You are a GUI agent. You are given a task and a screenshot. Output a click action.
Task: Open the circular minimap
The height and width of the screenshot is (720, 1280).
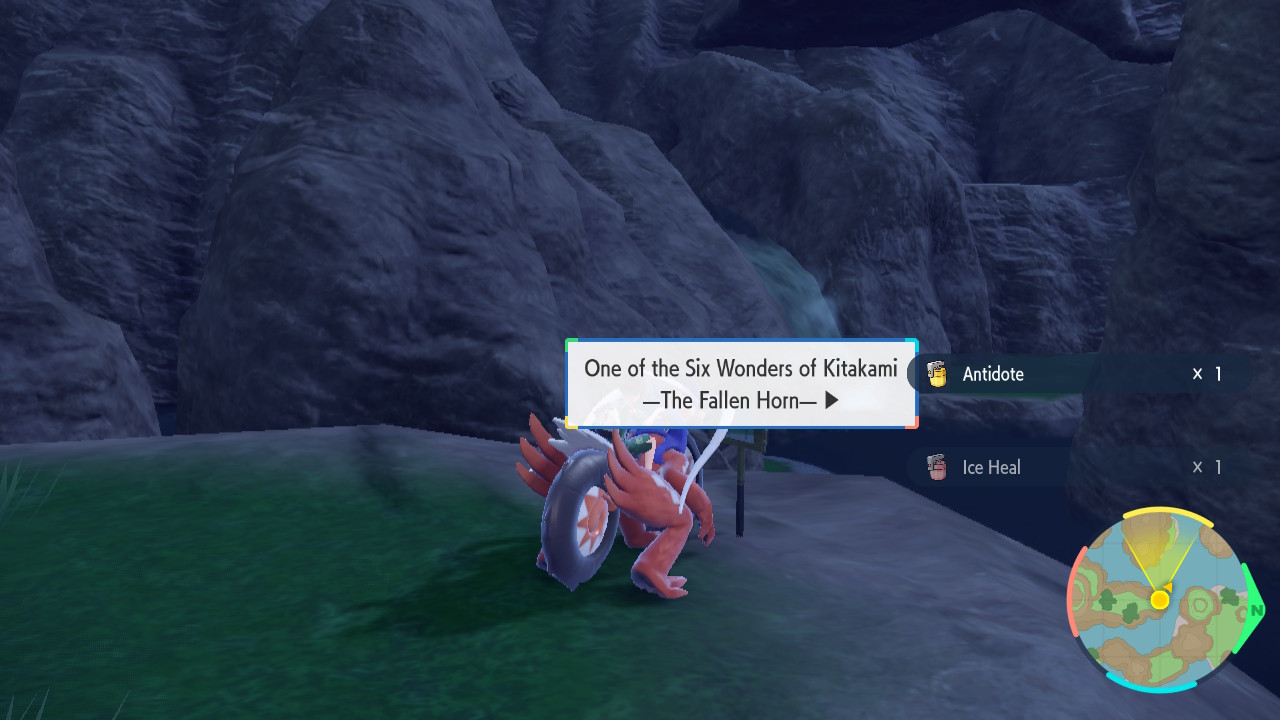coord(1159,600)
